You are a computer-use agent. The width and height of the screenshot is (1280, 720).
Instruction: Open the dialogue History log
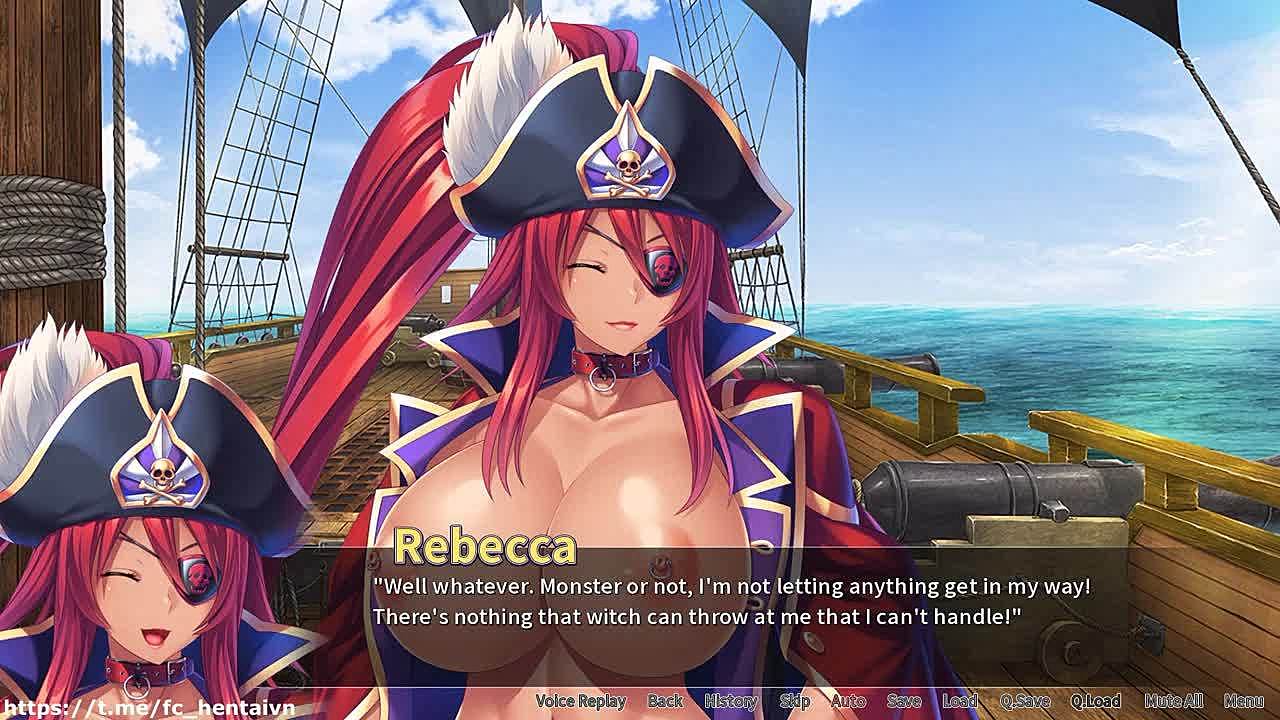[x=731, y=701]
